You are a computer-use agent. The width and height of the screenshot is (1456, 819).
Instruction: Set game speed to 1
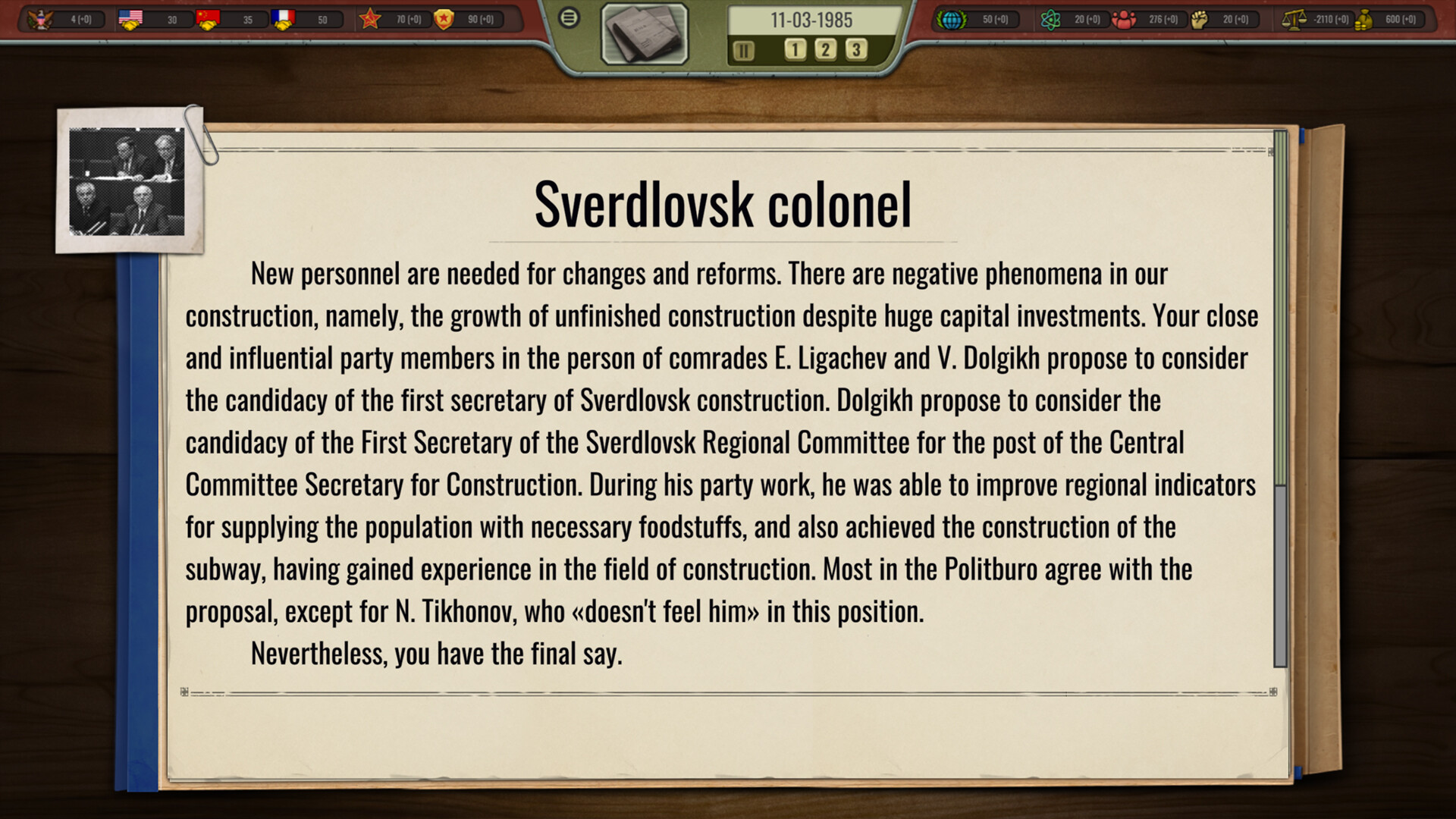click(794, 50)
